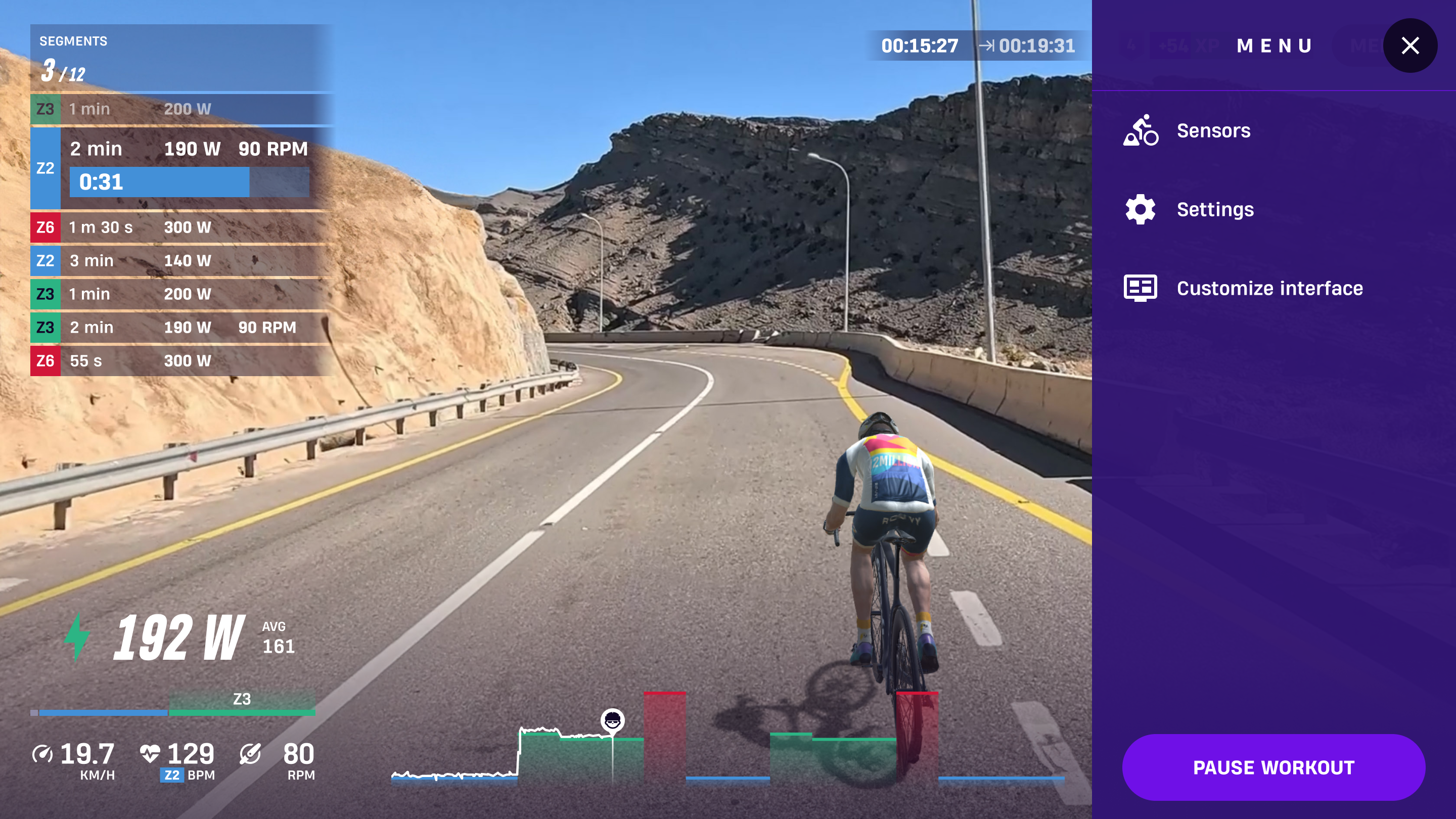Click the Pause Workout button
Viewport: 1456px width, 819px height.
pos(1273,767)
